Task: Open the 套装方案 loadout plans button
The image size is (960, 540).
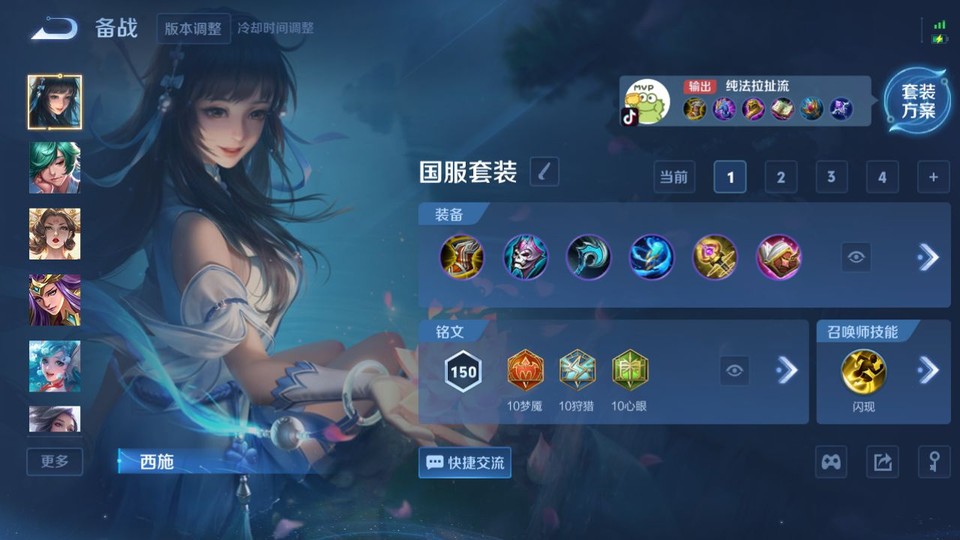Action: (x=917, y=102)
